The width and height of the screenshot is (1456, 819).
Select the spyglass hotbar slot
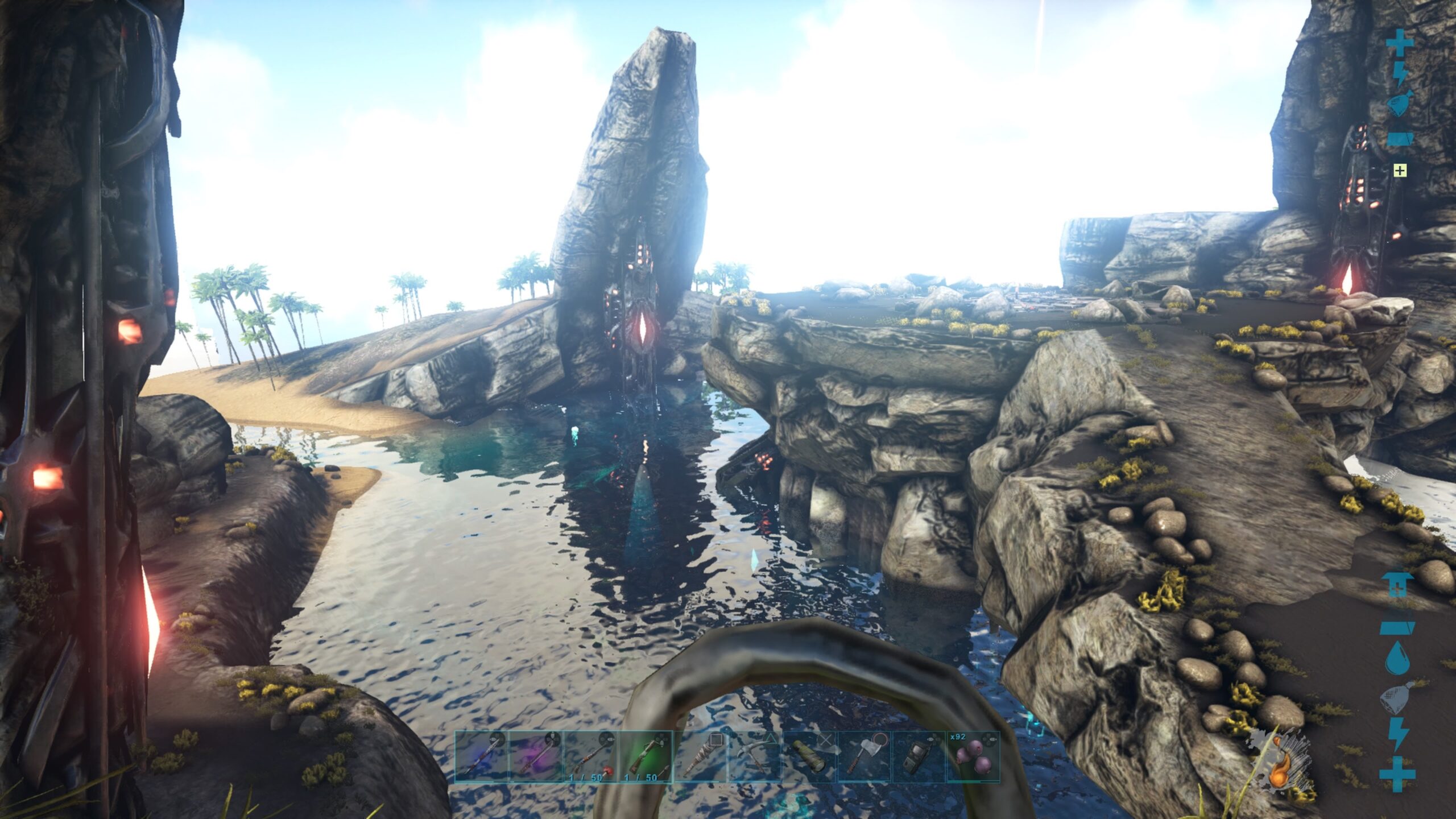(809, 756)
